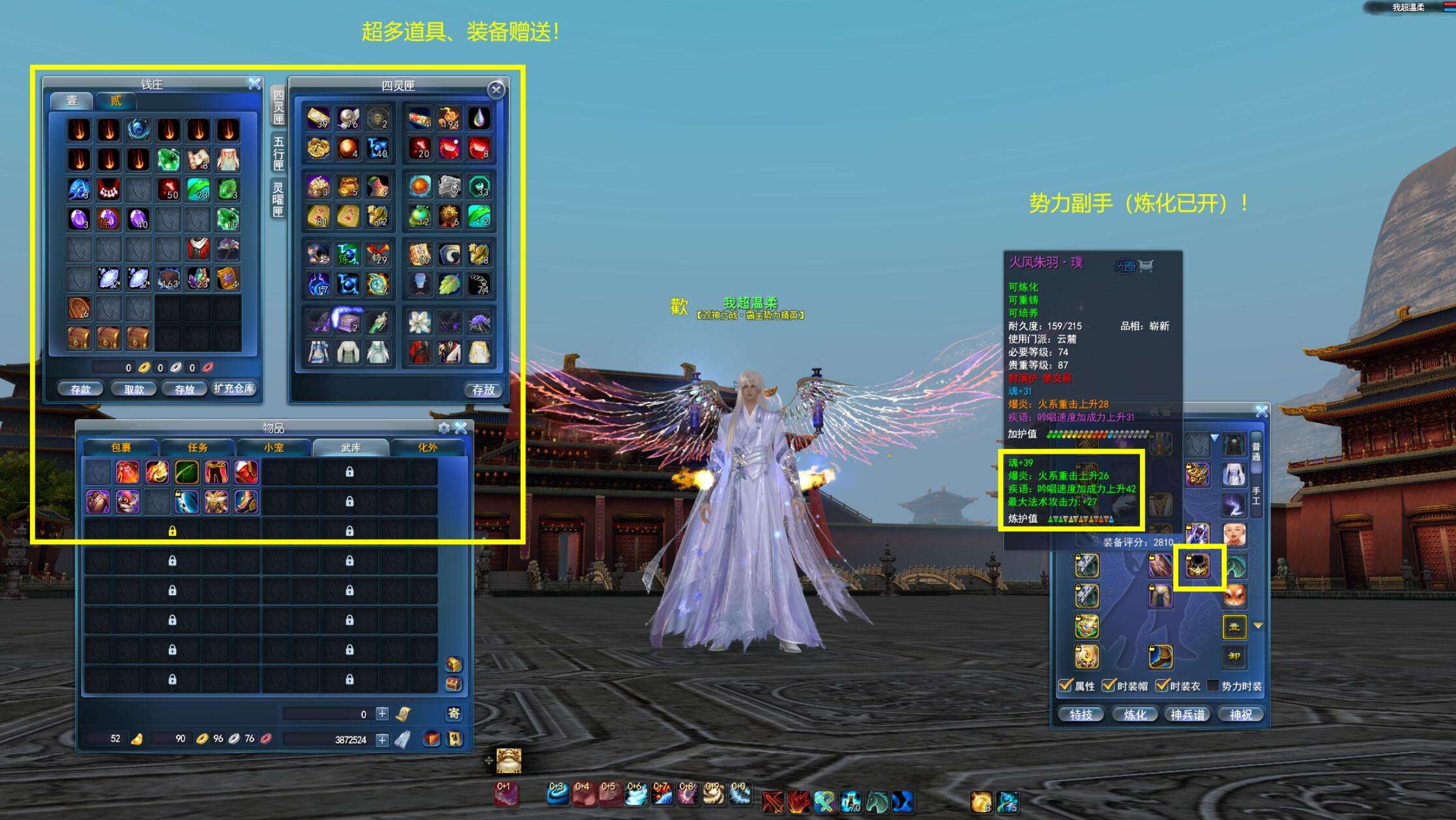The image size is (1456, 820).
Task: Close the 钱庄 bank window
Action: (254, 83)
